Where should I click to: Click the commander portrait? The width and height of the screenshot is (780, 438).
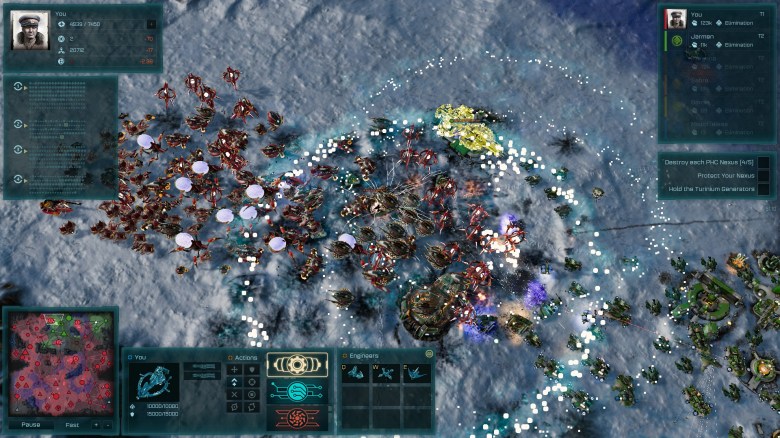(30, 30)
